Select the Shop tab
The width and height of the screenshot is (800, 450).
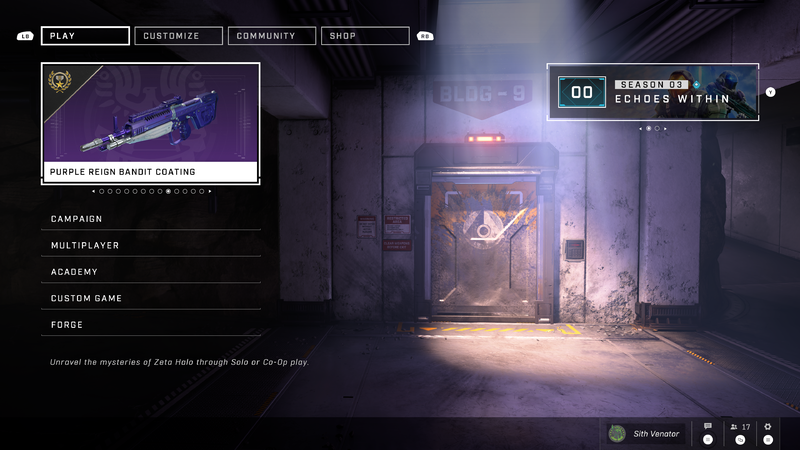point(364,36)
